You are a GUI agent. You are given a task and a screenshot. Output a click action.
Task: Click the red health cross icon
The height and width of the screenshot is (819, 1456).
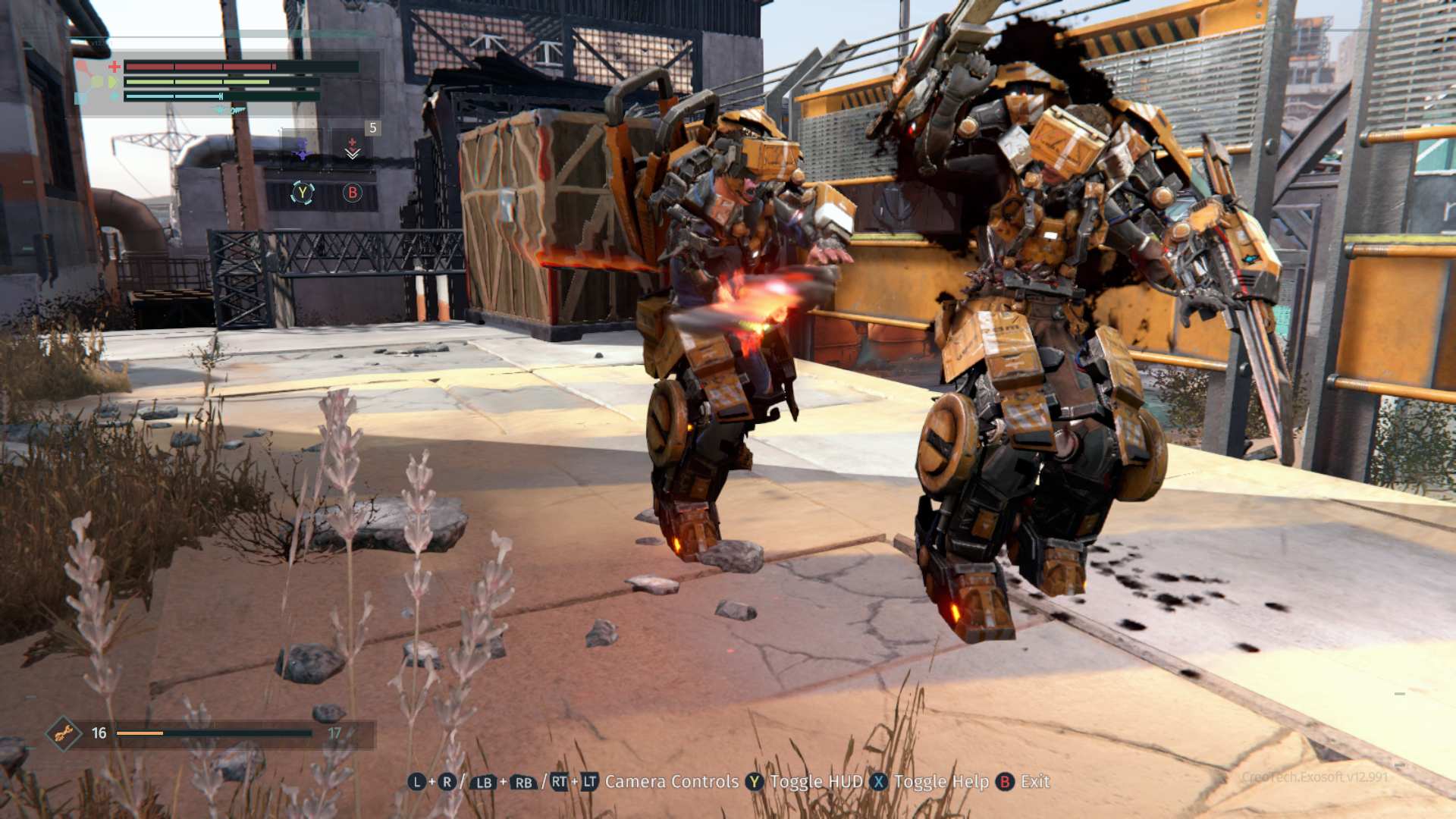(x=114, y=67)
